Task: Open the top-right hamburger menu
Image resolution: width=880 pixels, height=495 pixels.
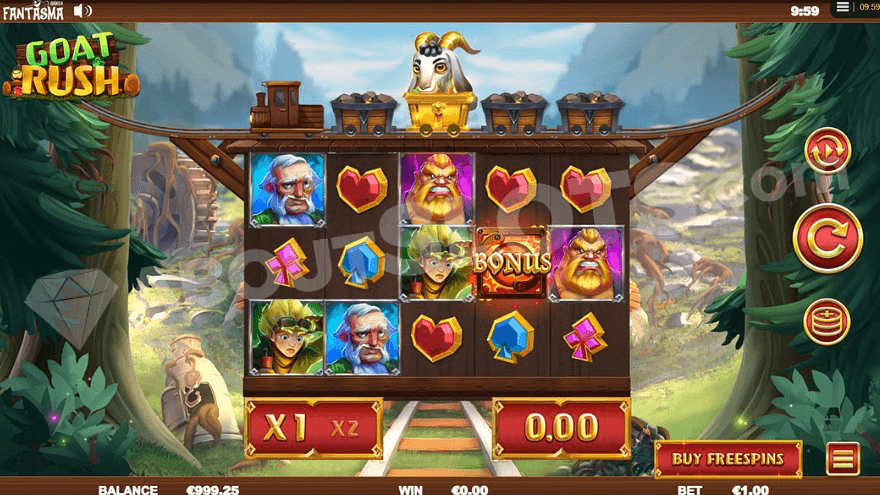Action: [x=843, y=7]
